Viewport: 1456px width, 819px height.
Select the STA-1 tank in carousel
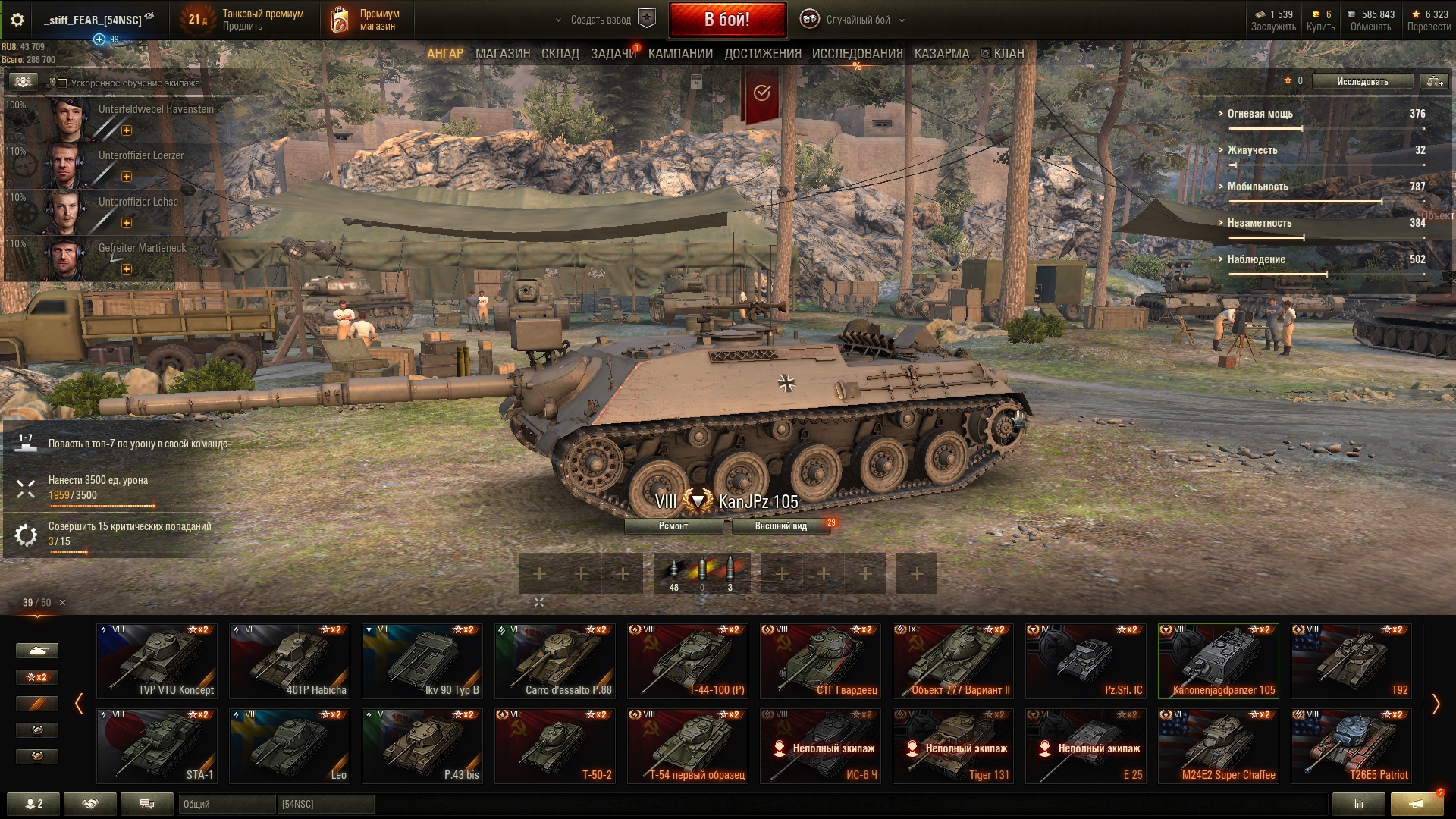point(157,745)
